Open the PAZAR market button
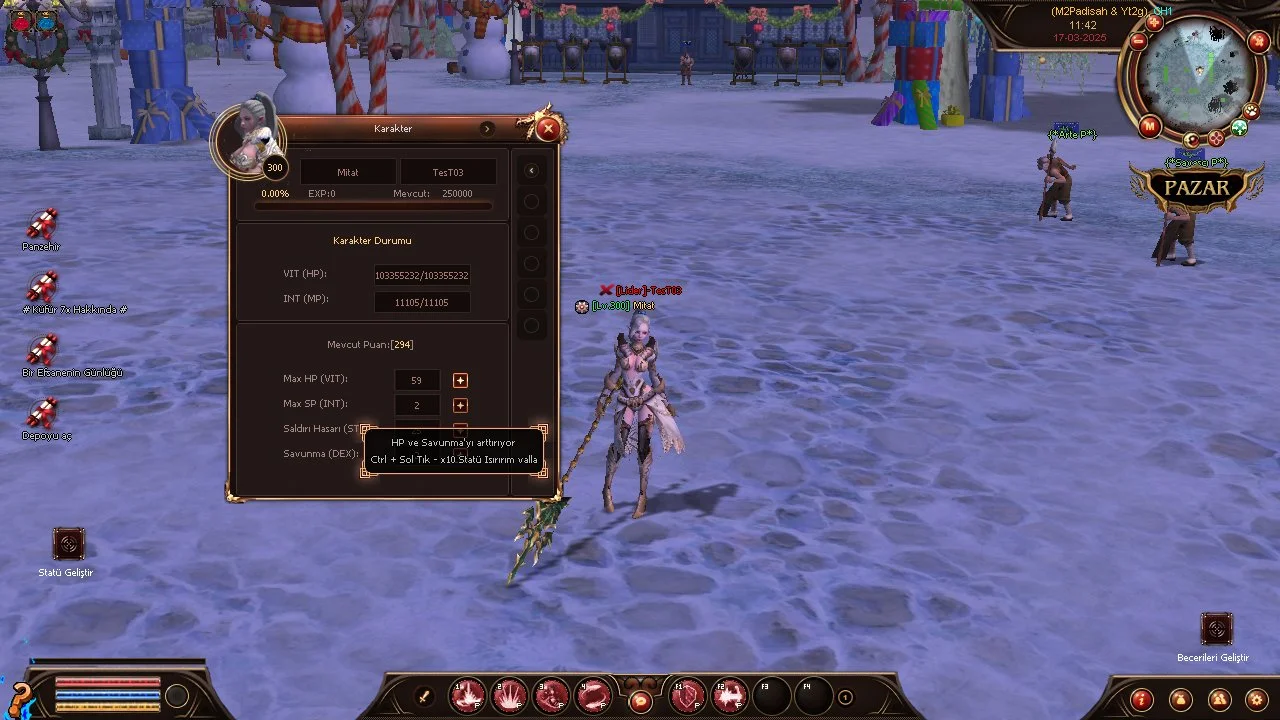 click(x=1196, y=188)
